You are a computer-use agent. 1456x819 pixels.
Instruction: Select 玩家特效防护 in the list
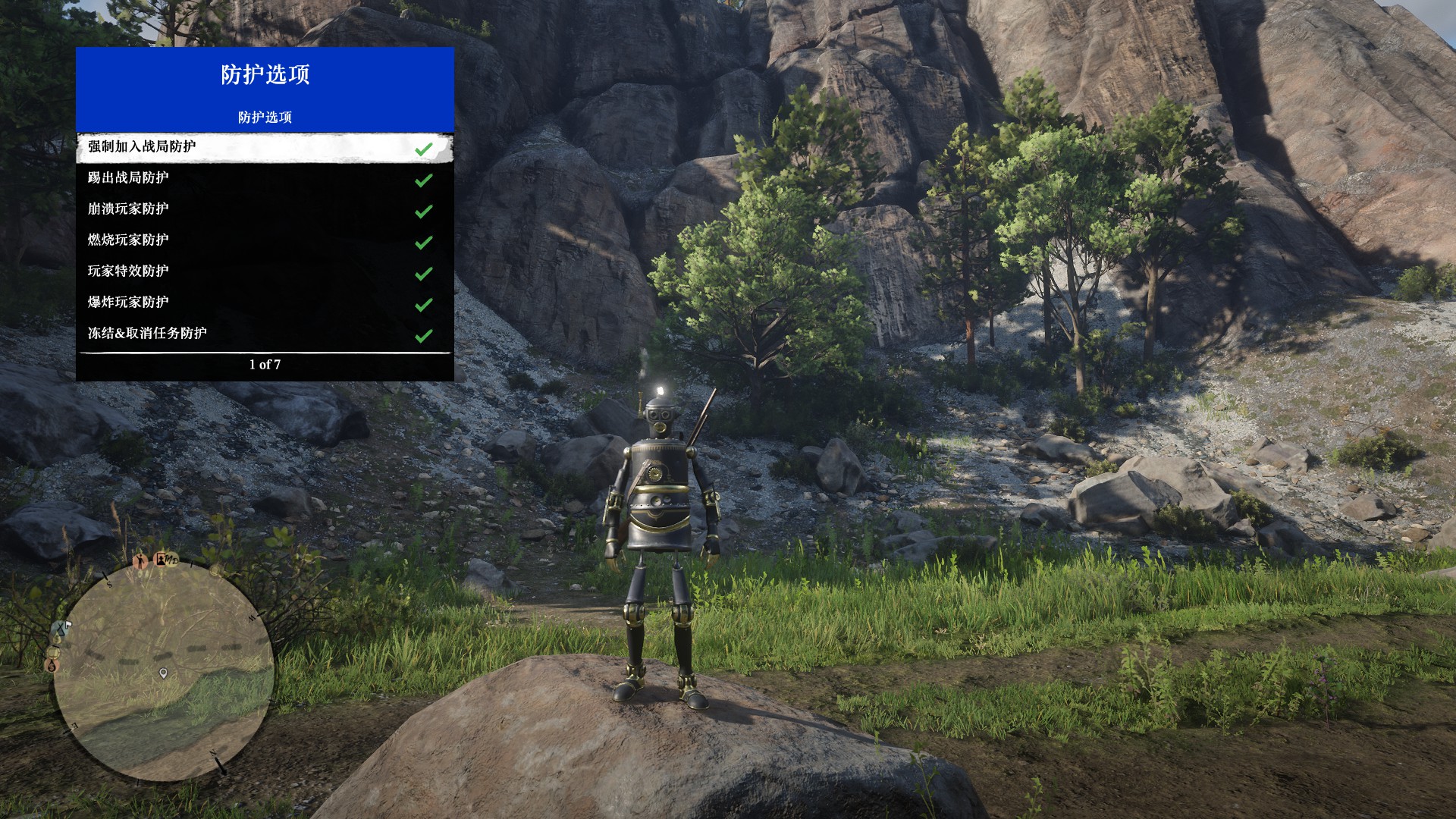point(264,271)
